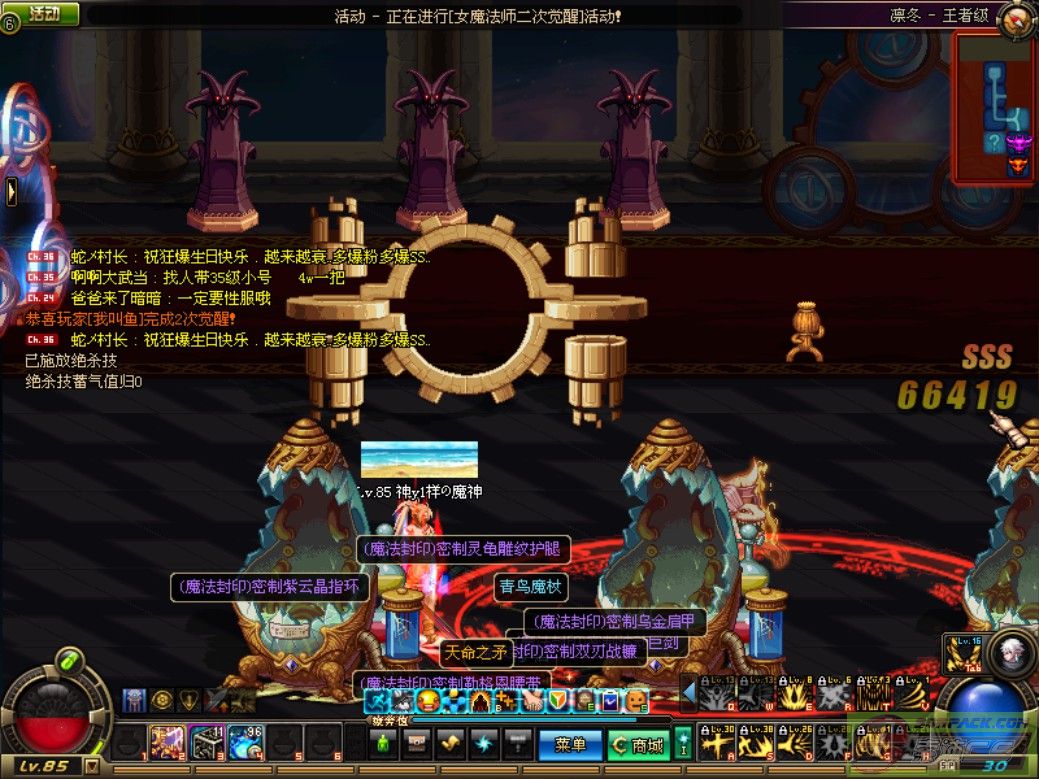The image size is (1039, 779).
Task: Click the green capsule icon above health orb
Action: (x=68, y=661)
